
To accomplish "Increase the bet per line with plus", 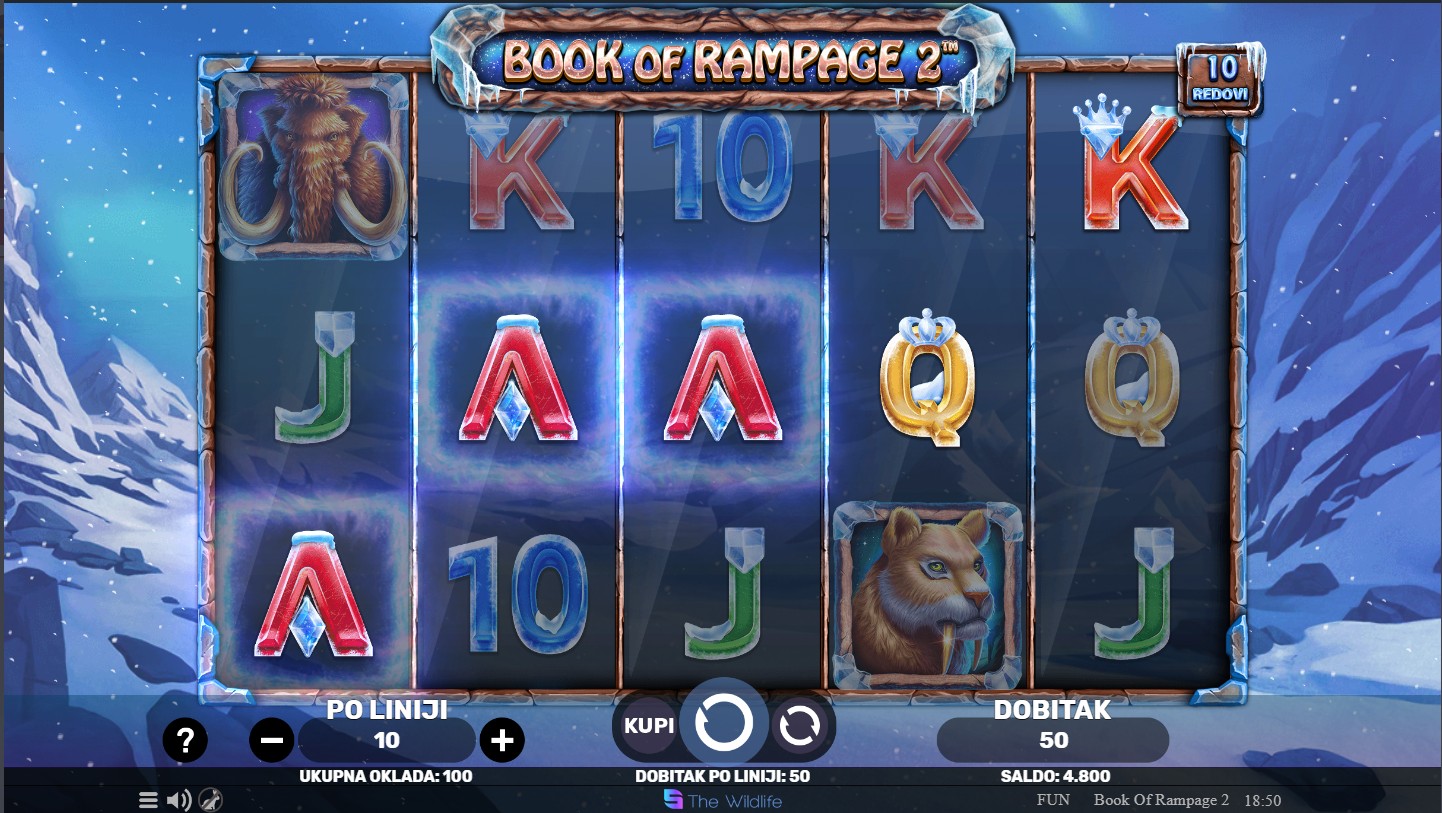I will (x=502, y=741).
